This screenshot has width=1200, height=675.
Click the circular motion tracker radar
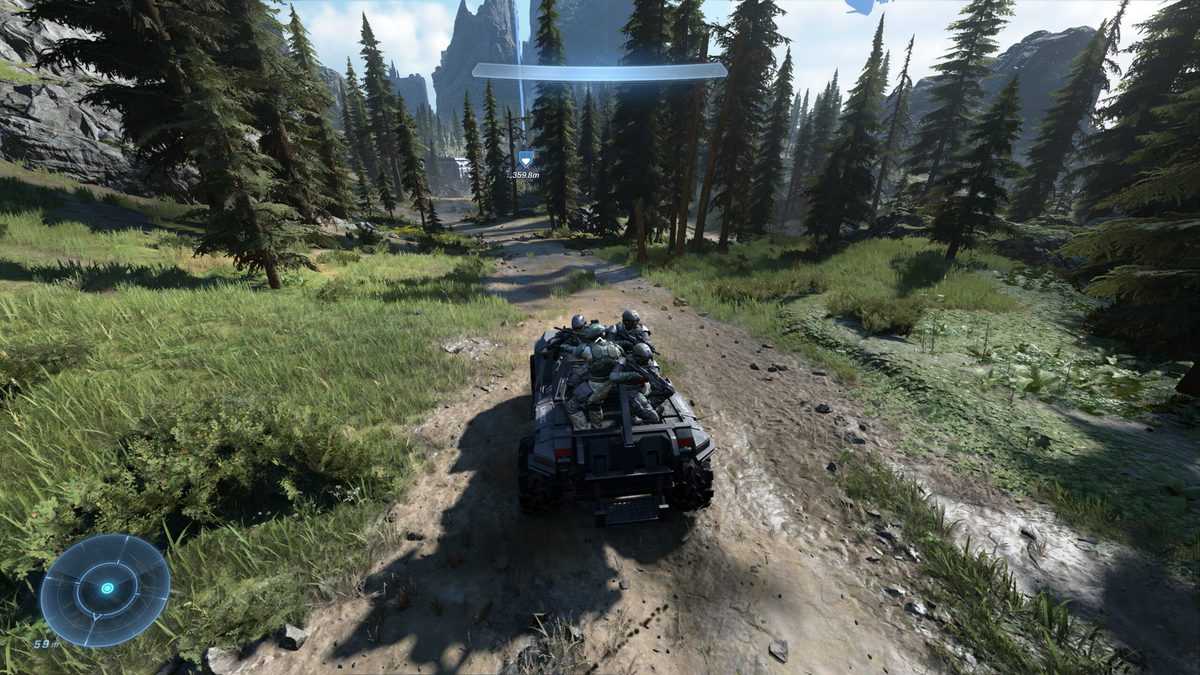click(x=105, y=589)
